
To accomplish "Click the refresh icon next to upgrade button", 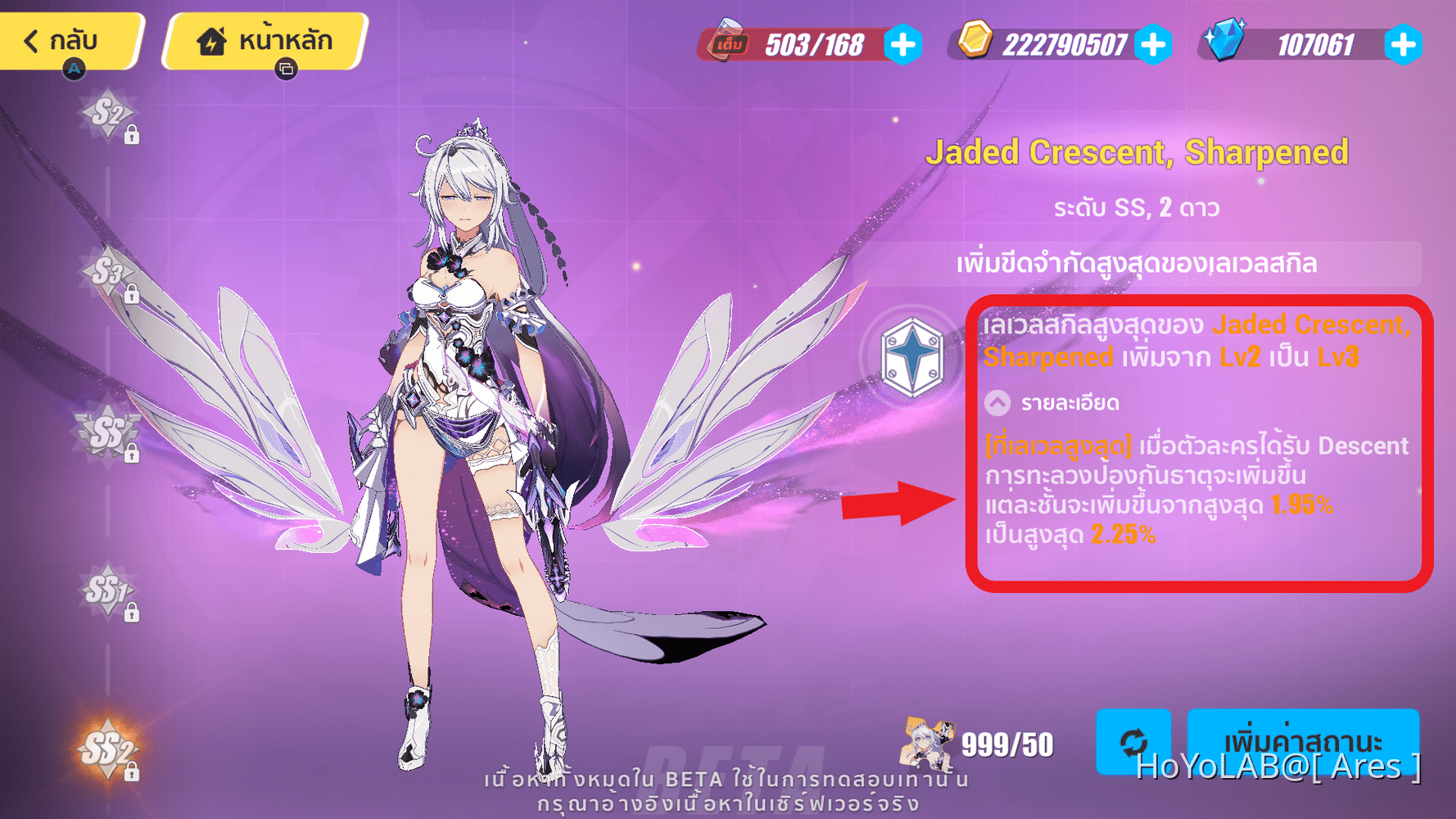I will pos(1133,742).
